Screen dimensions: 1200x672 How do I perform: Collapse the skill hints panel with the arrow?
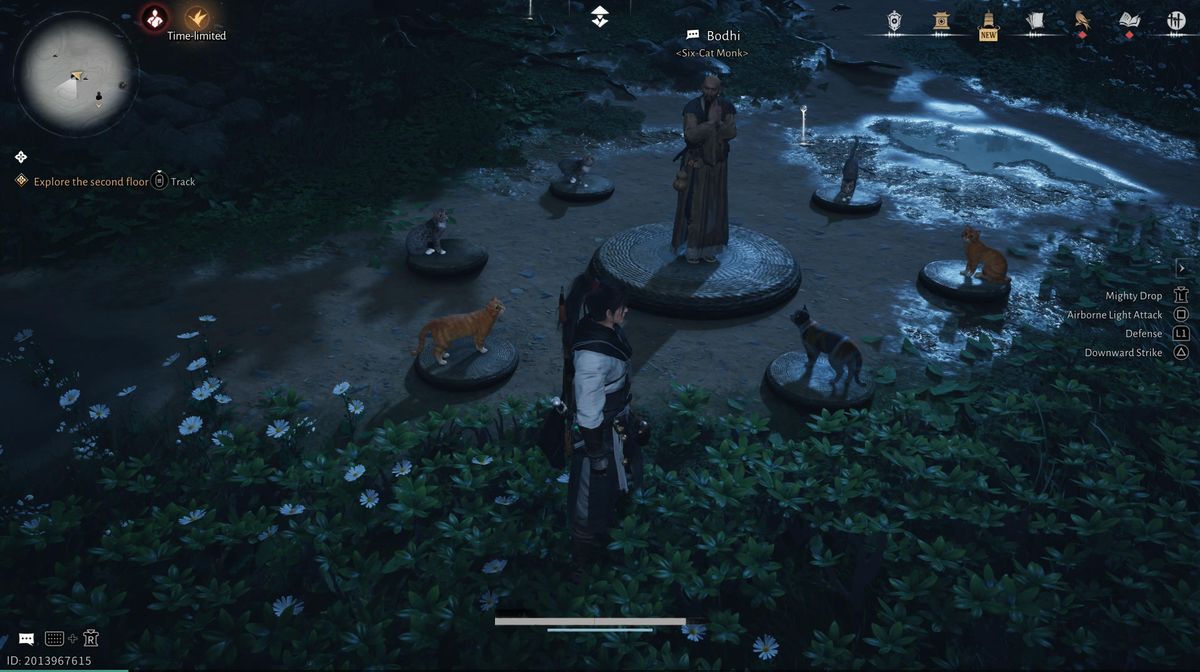pos(1181,268)
